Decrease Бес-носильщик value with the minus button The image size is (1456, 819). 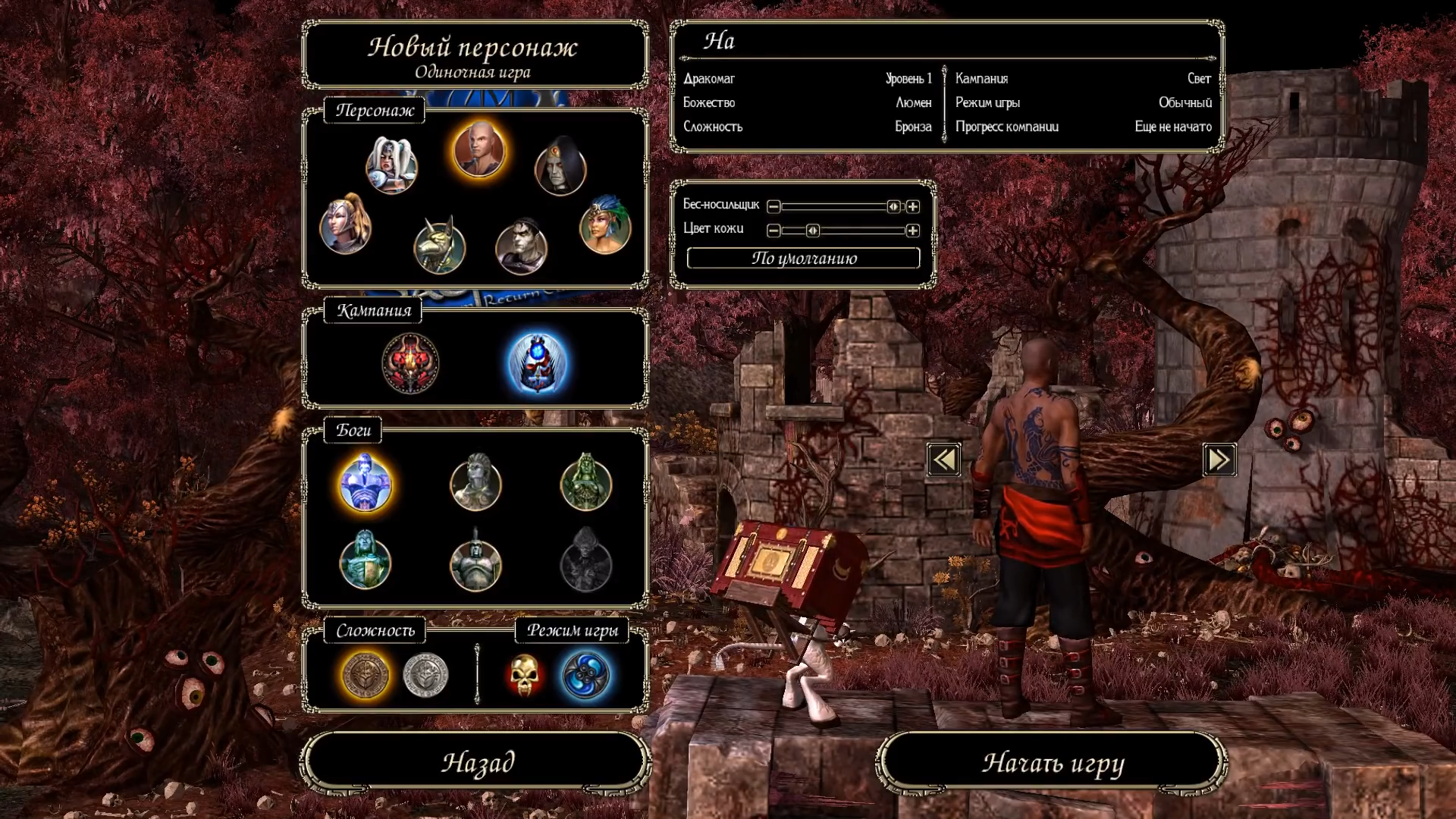773,206
